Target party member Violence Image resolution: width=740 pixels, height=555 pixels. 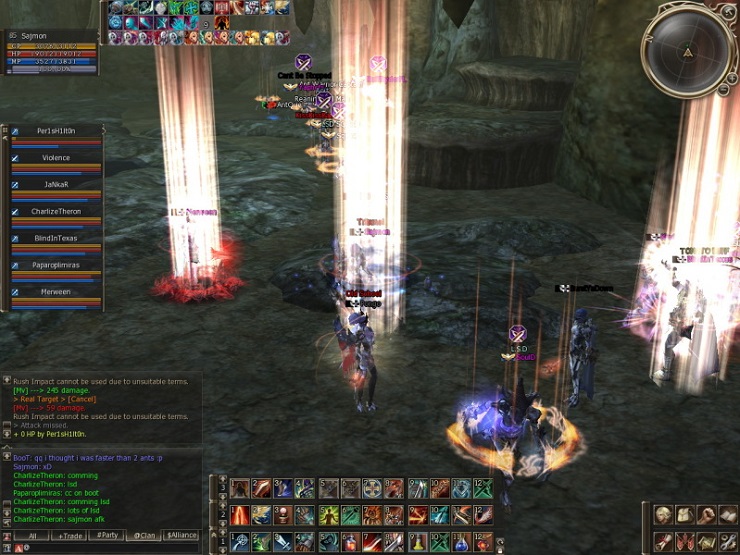tap(56, 158)
